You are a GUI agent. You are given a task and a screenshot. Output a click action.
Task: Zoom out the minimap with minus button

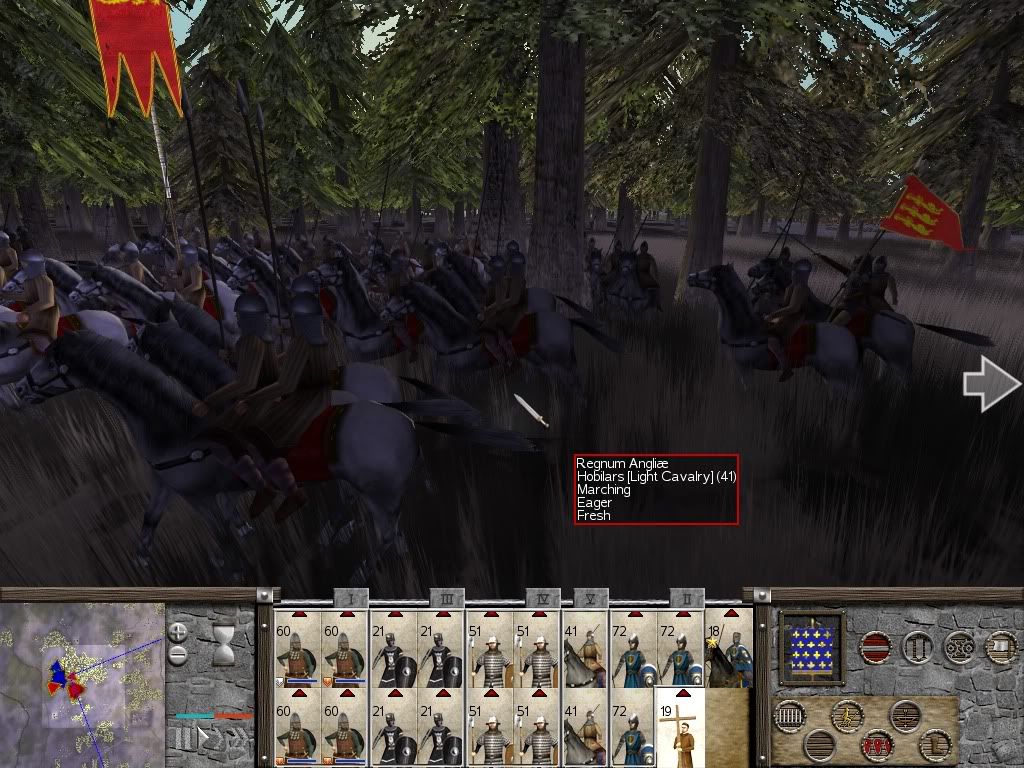pos(177,655)
